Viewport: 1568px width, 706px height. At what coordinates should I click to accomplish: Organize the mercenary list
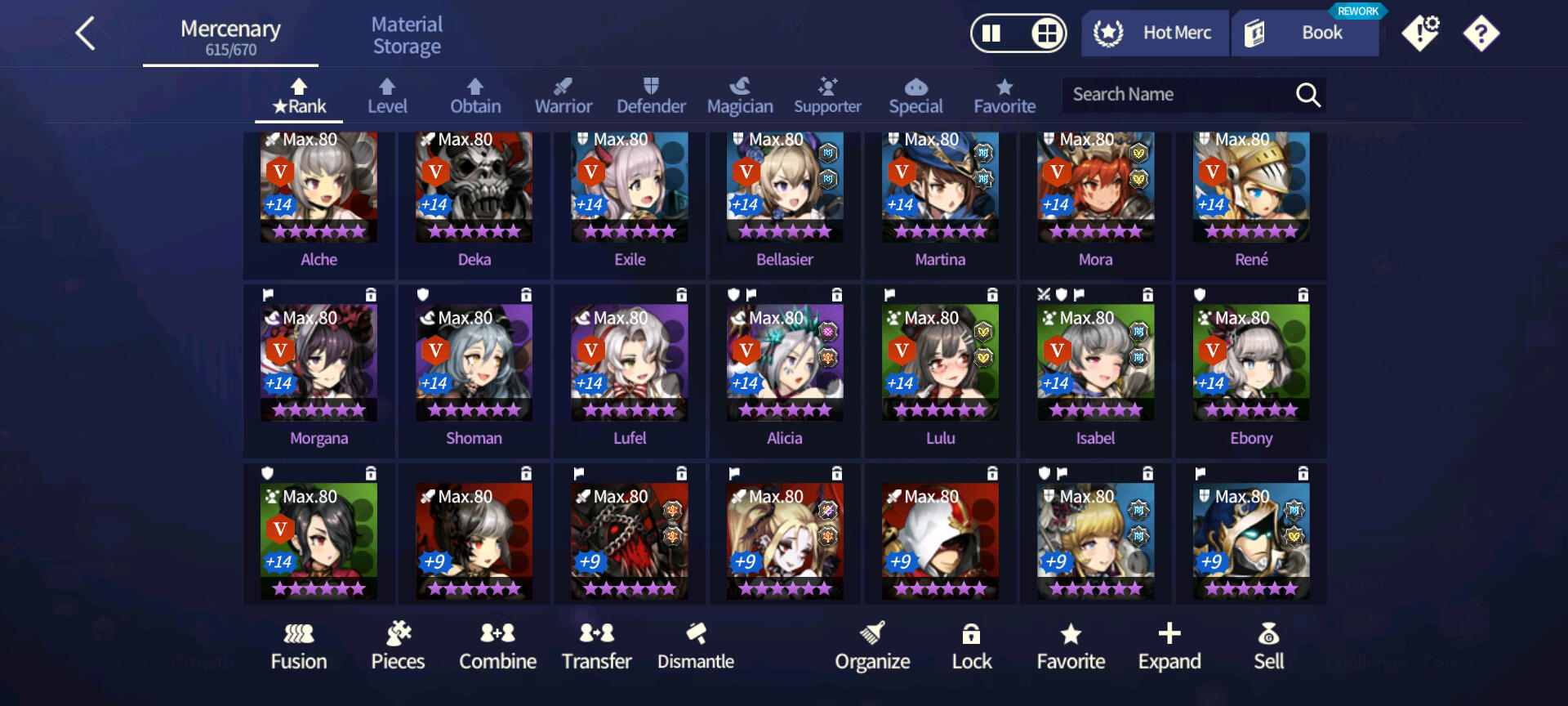pos(872,646)
